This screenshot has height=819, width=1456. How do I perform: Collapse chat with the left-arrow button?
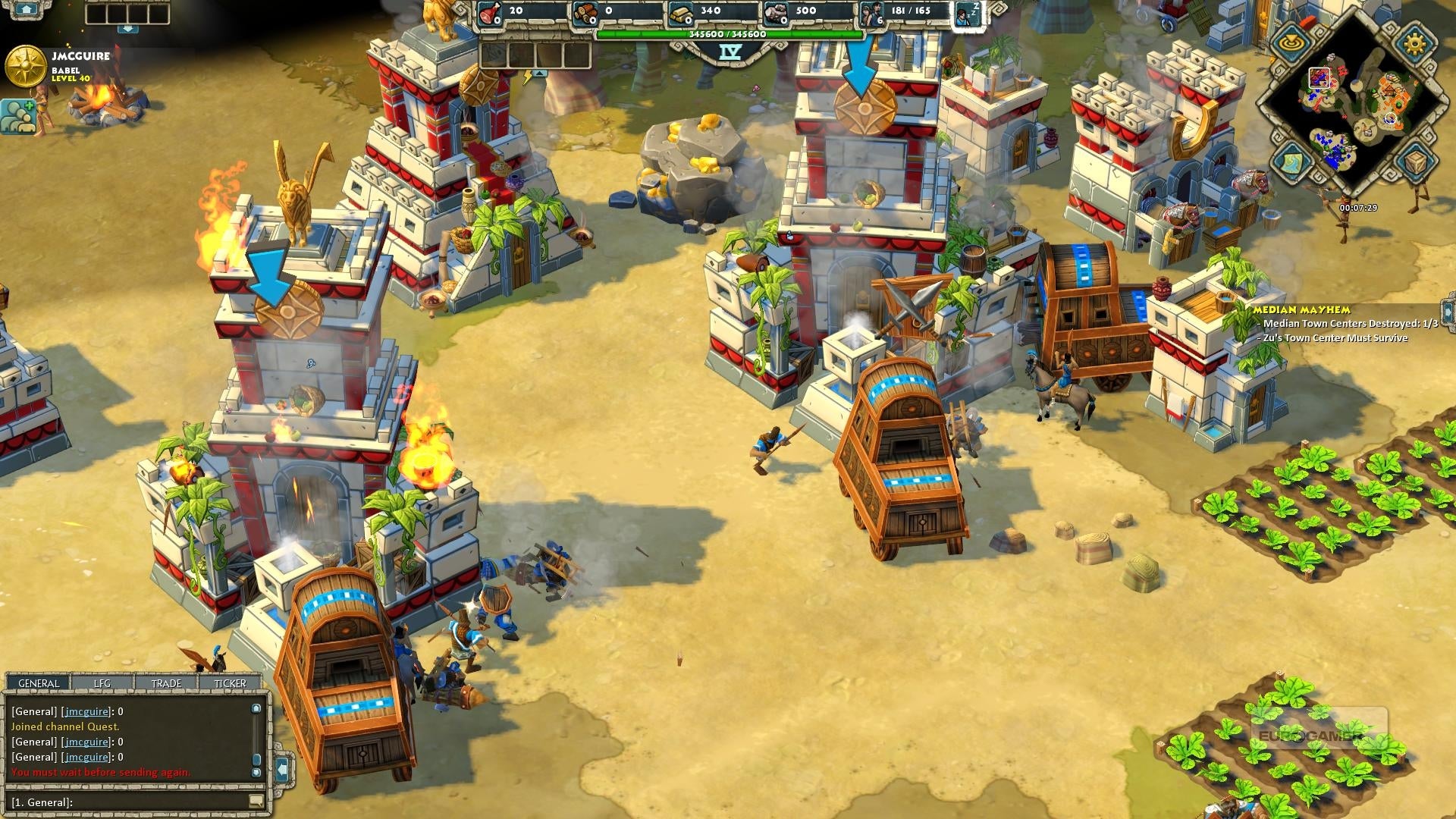[282, 769]
